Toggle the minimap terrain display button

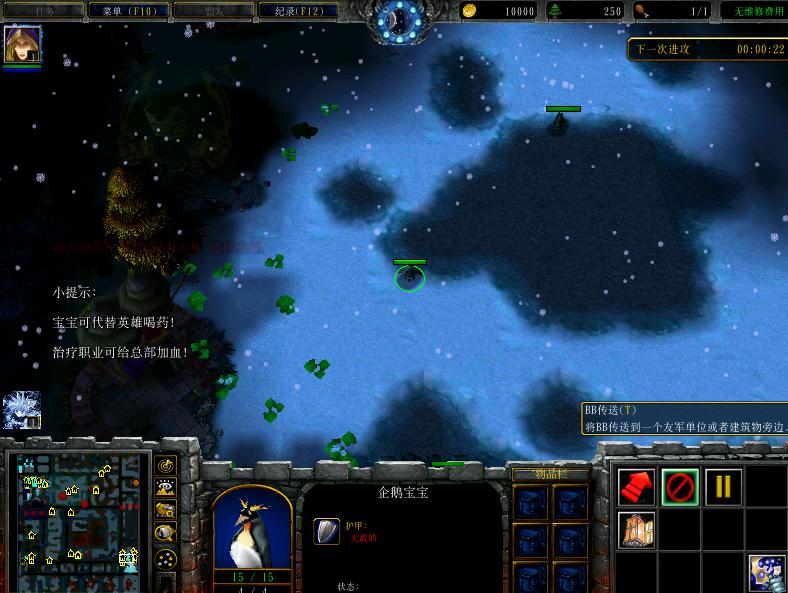(x=166, y=488)
